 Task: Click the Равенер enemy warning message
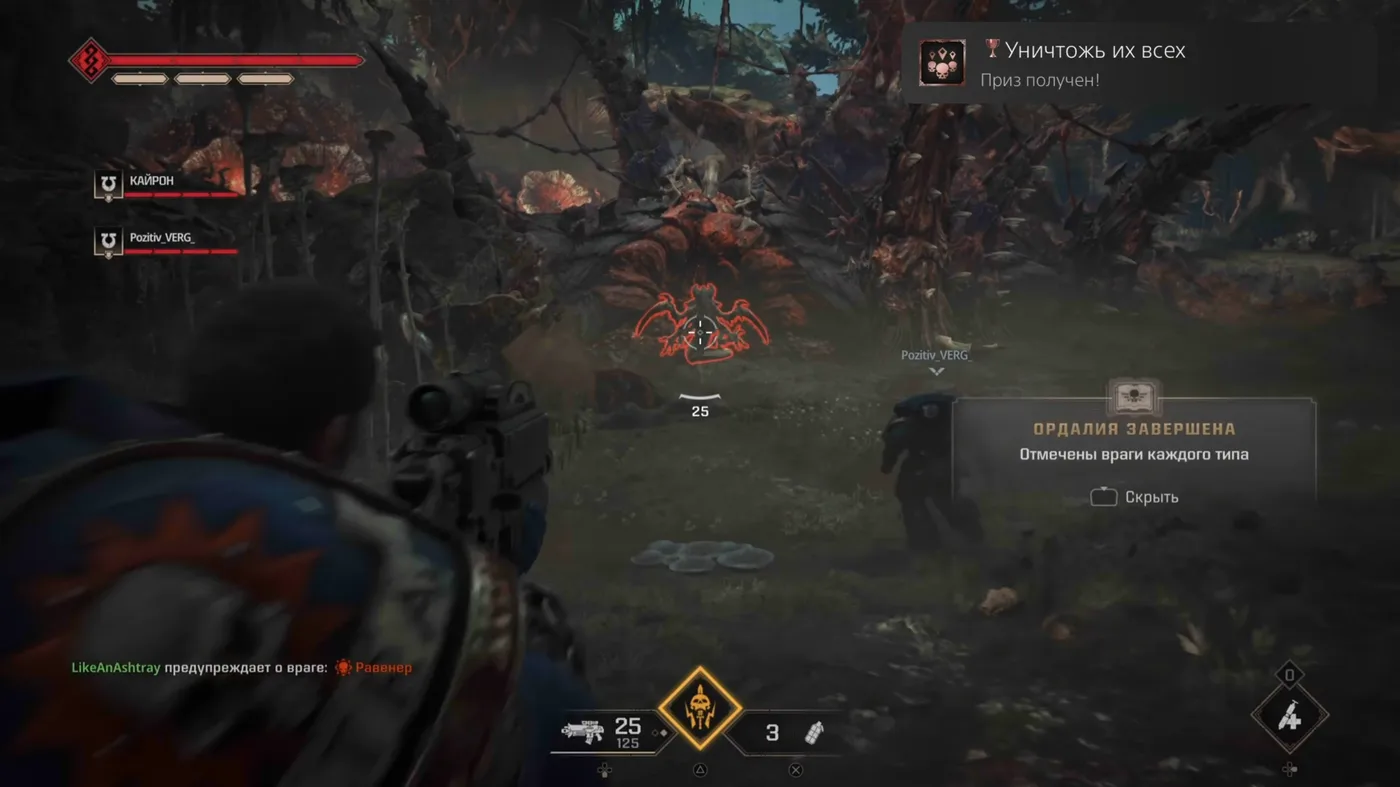[242, 667]
